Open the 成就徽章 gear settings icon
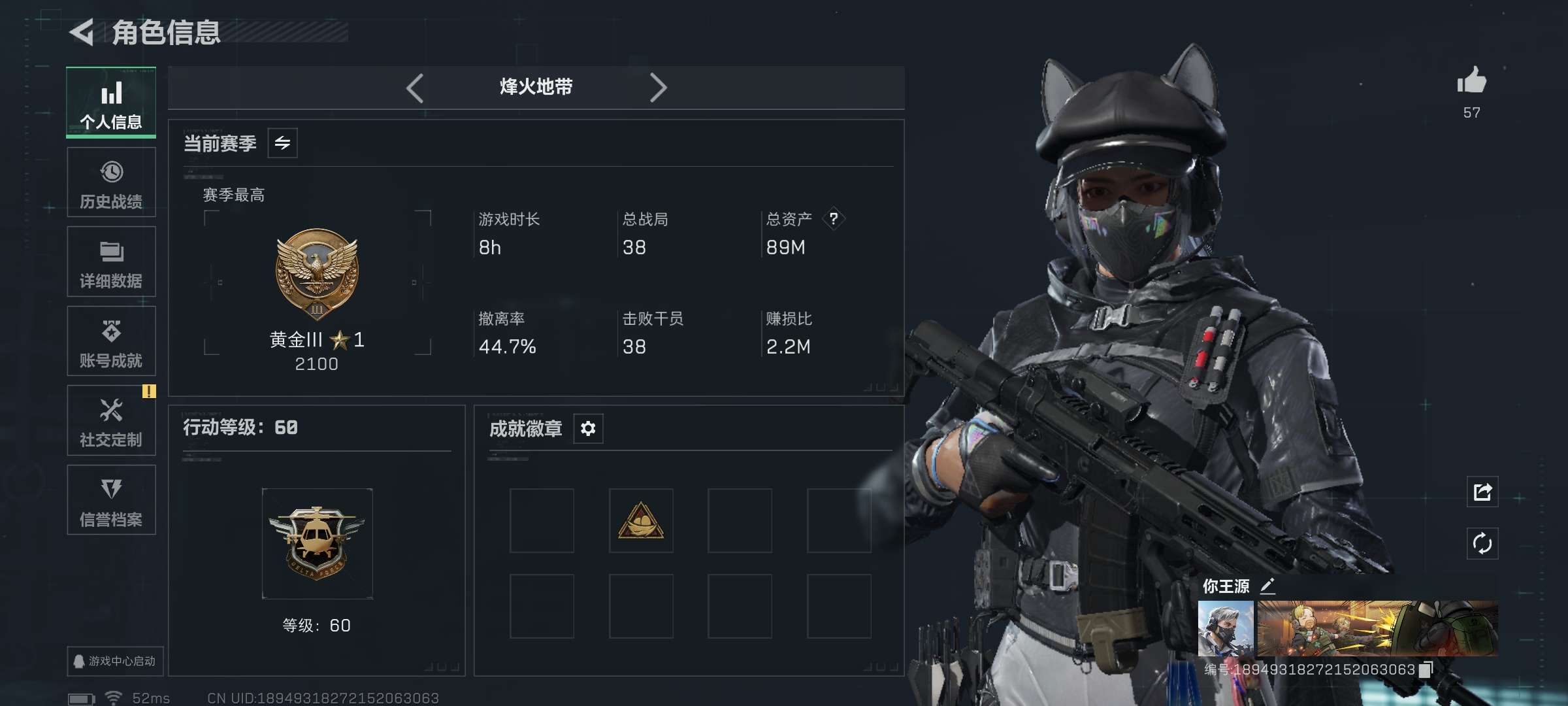The width and height of the screenshot is (1568, 706). pyautogui.click(x=587, y=428)
